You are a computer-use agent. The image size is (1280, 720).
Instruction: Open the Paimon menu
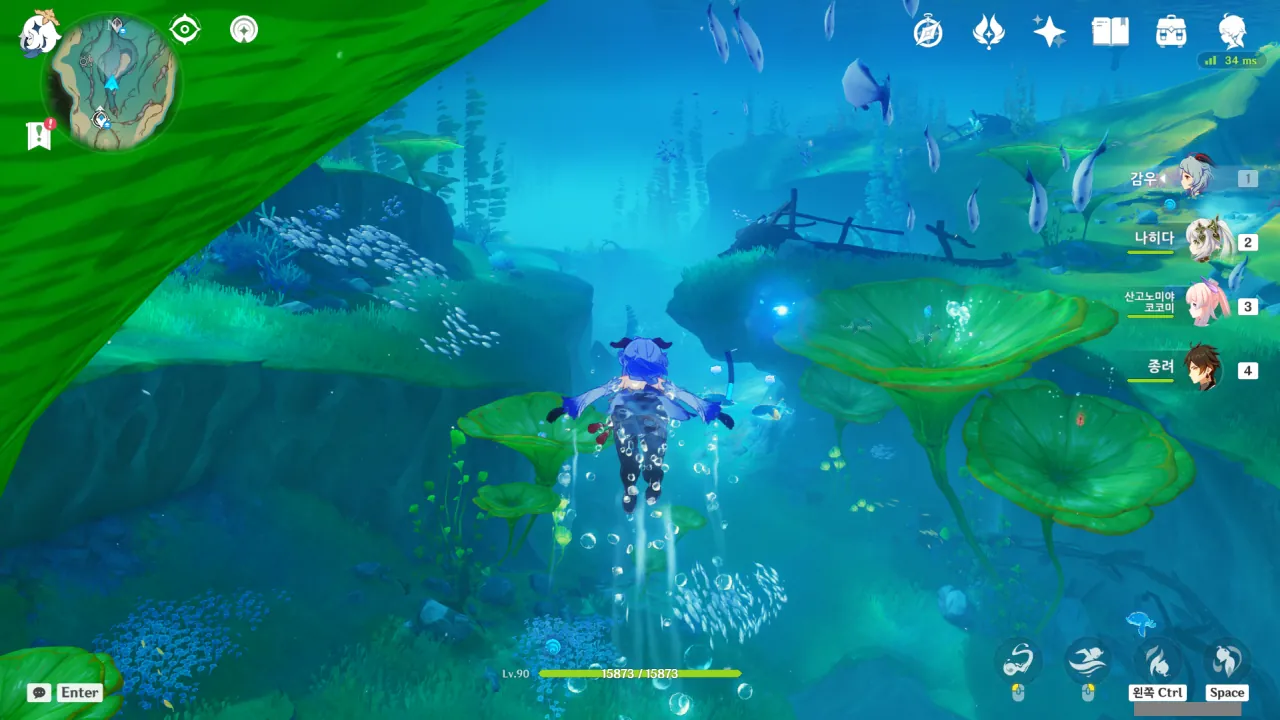pyautogui.click(x=40, y=32)
